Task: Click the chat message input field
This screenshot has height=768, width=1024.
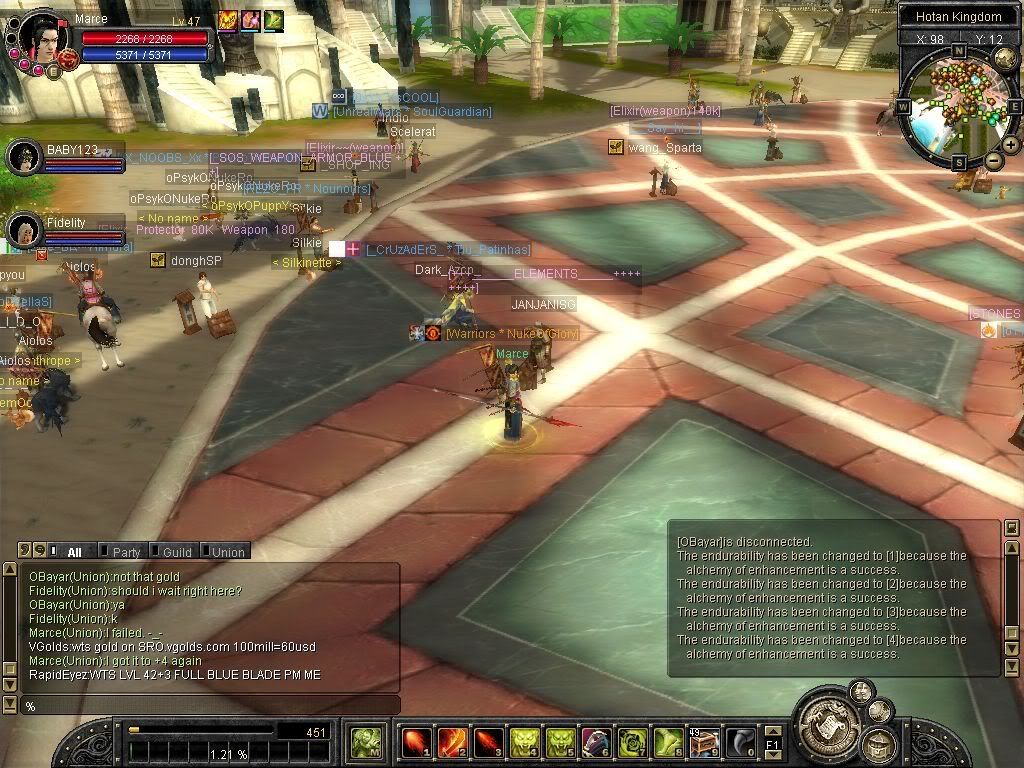Action: point(210,706)
